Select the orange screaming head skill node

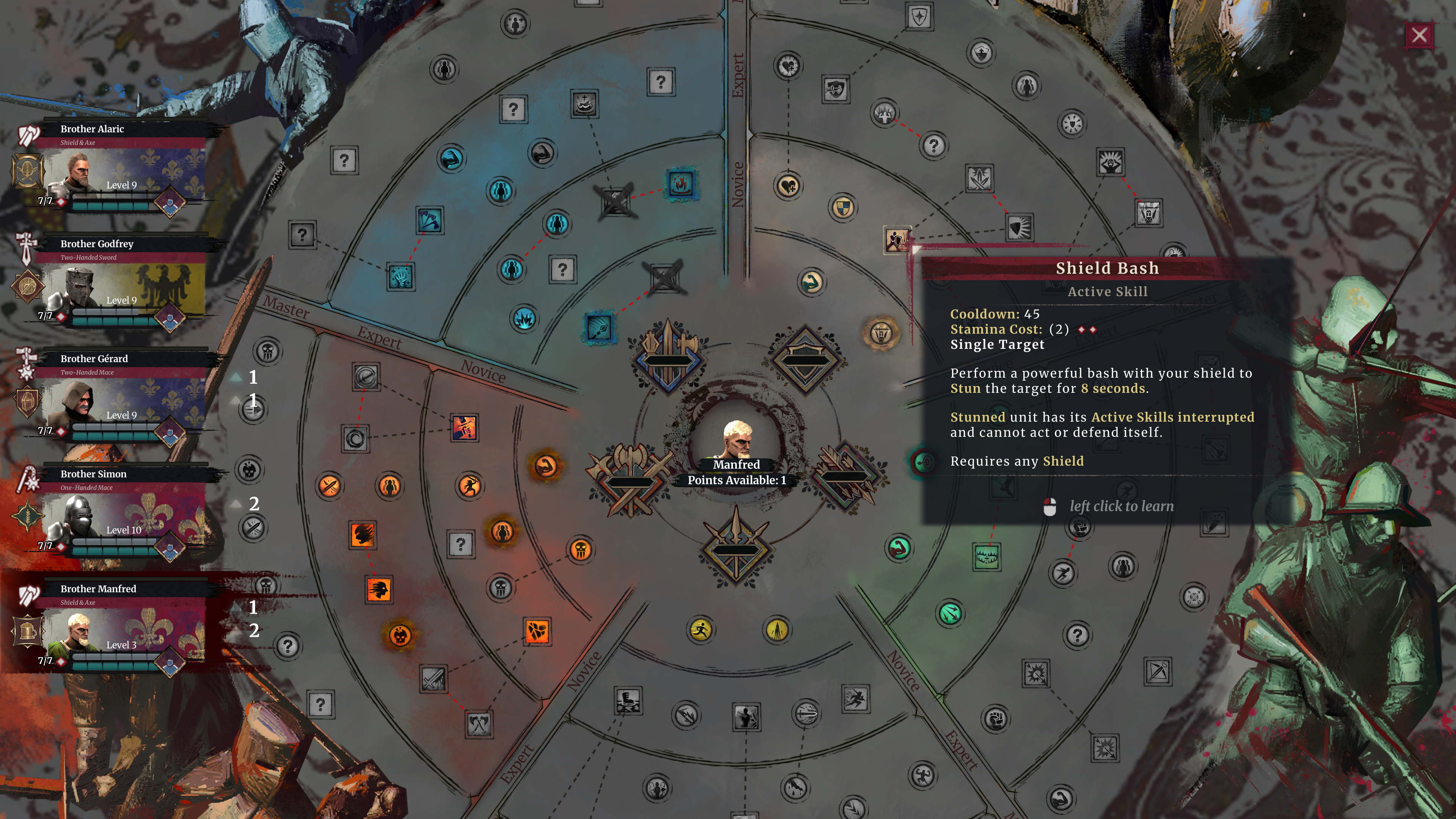pyautogui.click(x=379, y=590)
